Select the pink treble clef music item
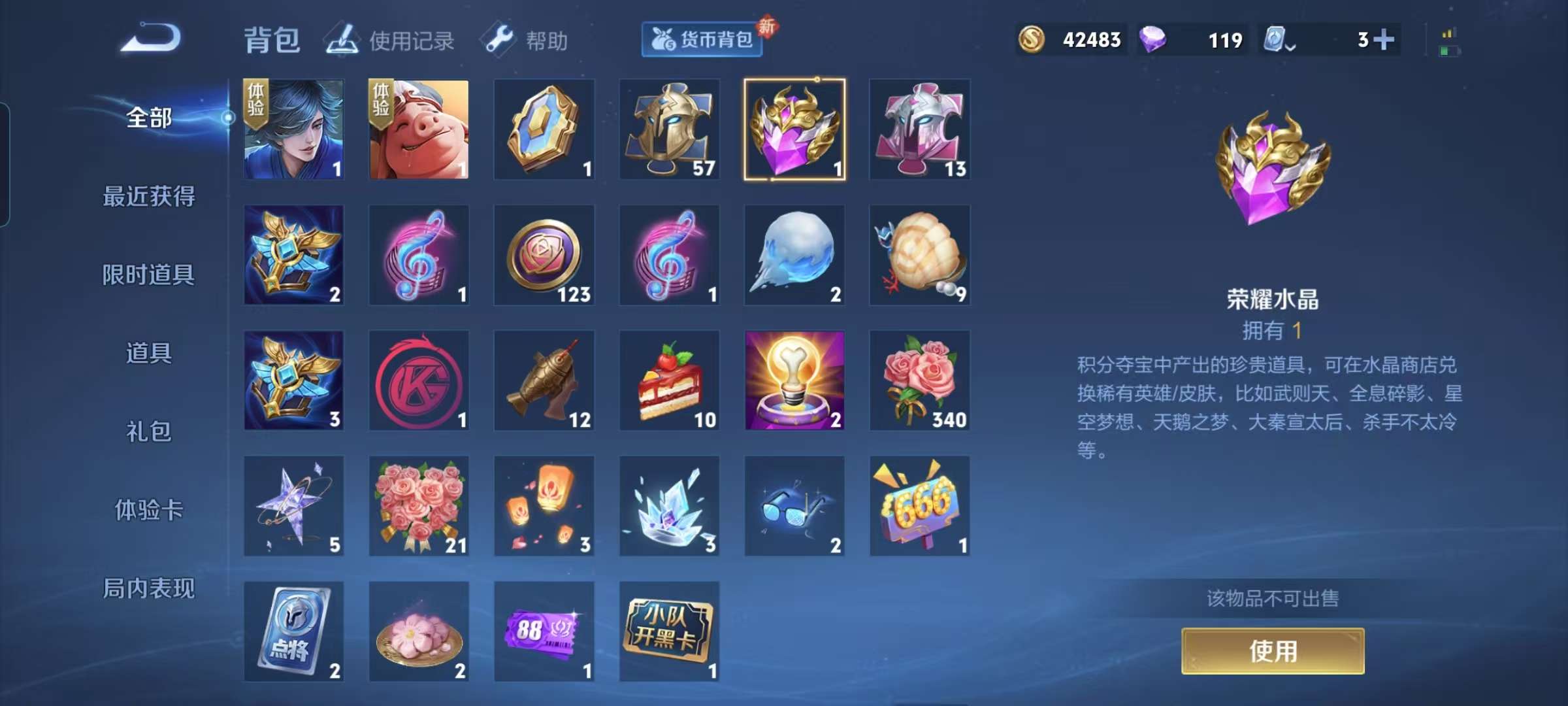Viewport: 1568px width, 706px height. [418, 256]
